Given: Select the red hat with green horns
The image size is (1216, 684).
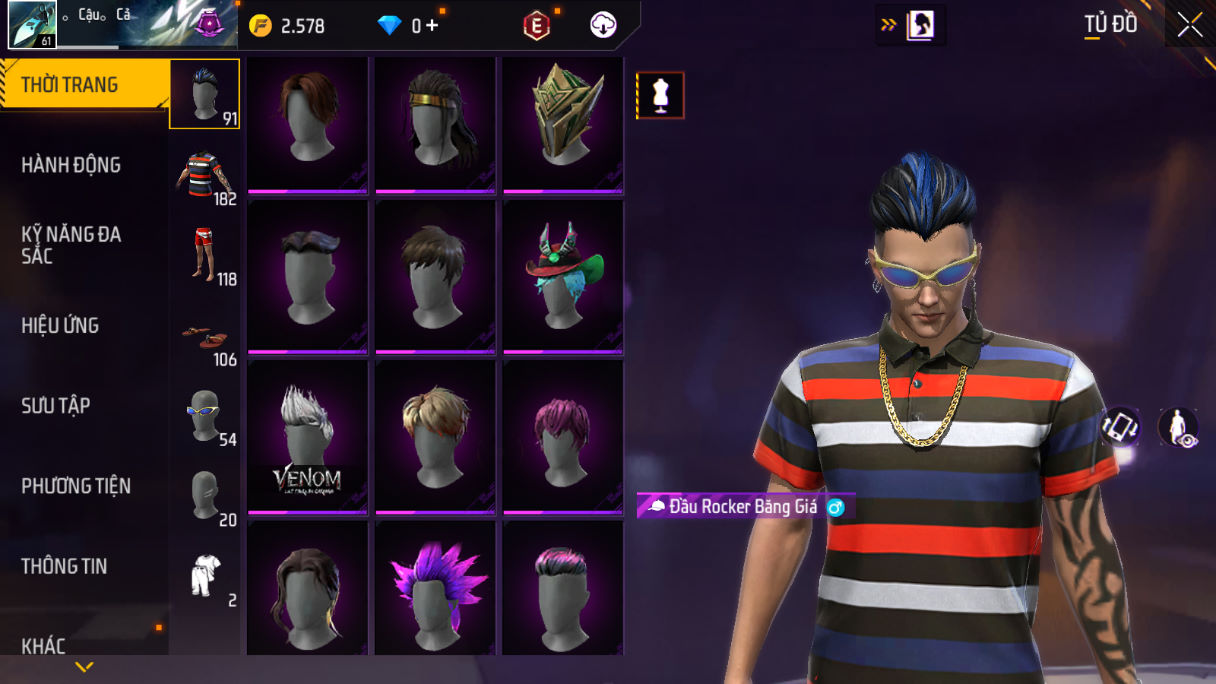Looking at the screenshot, I should pos(562,277).
